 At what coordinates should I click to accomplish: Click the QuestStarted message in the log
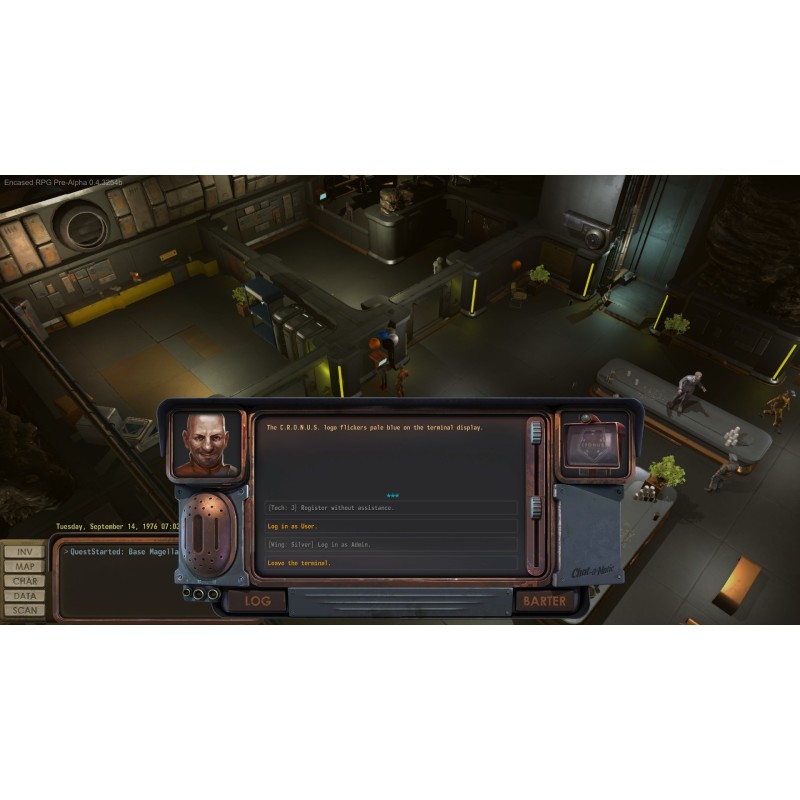point(122,551)
